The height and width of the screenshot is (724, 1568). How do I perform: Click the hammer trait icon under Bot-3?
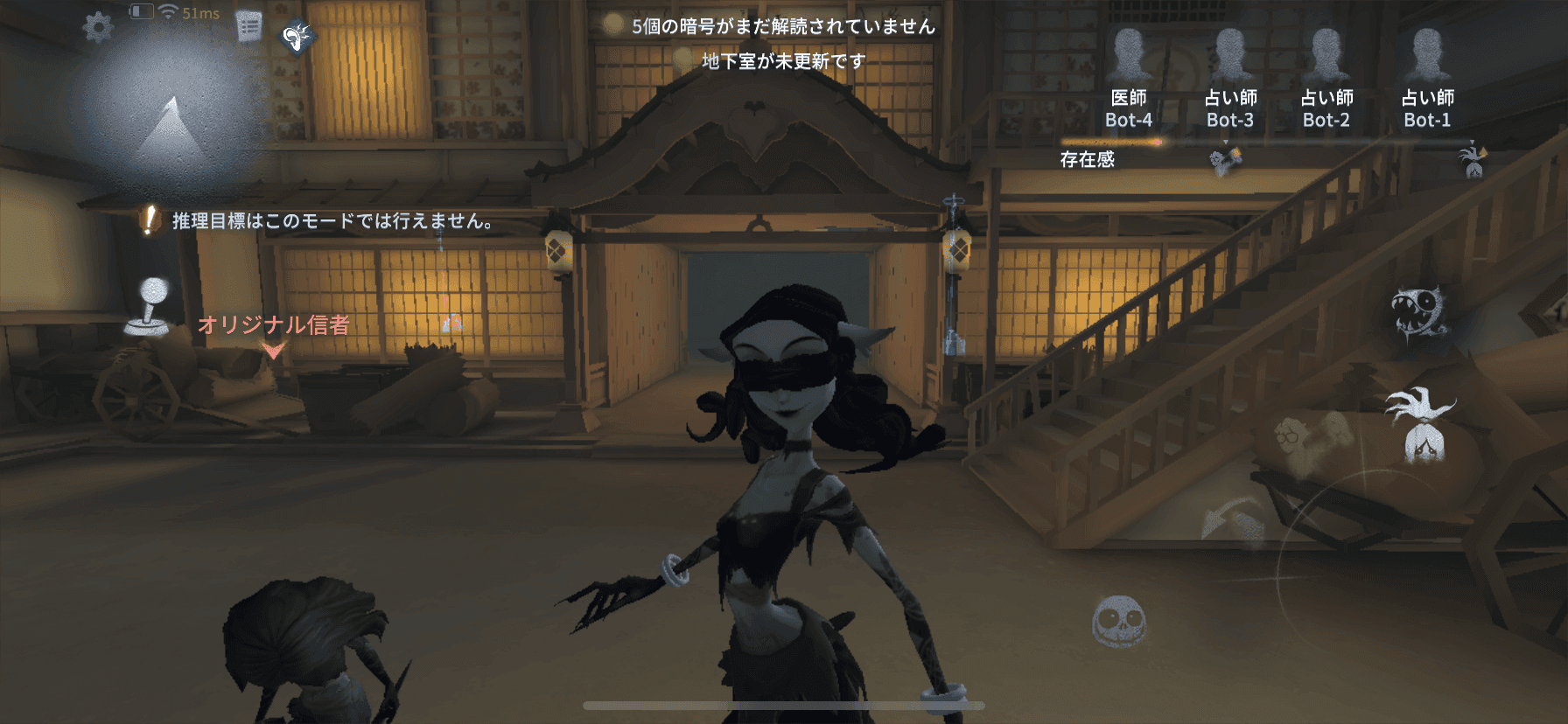pyautogui.click(x=1224, y=159)
